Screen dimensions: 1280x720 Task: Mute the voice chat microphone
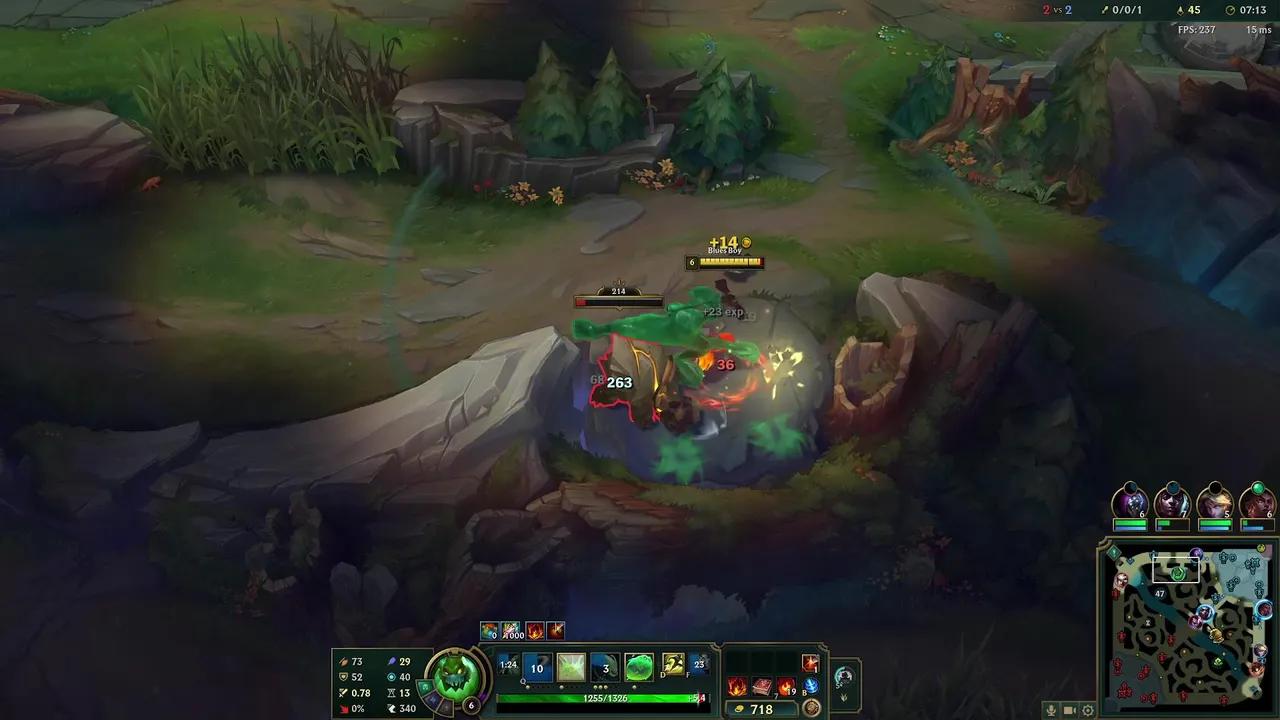[x=1051, y=709]
